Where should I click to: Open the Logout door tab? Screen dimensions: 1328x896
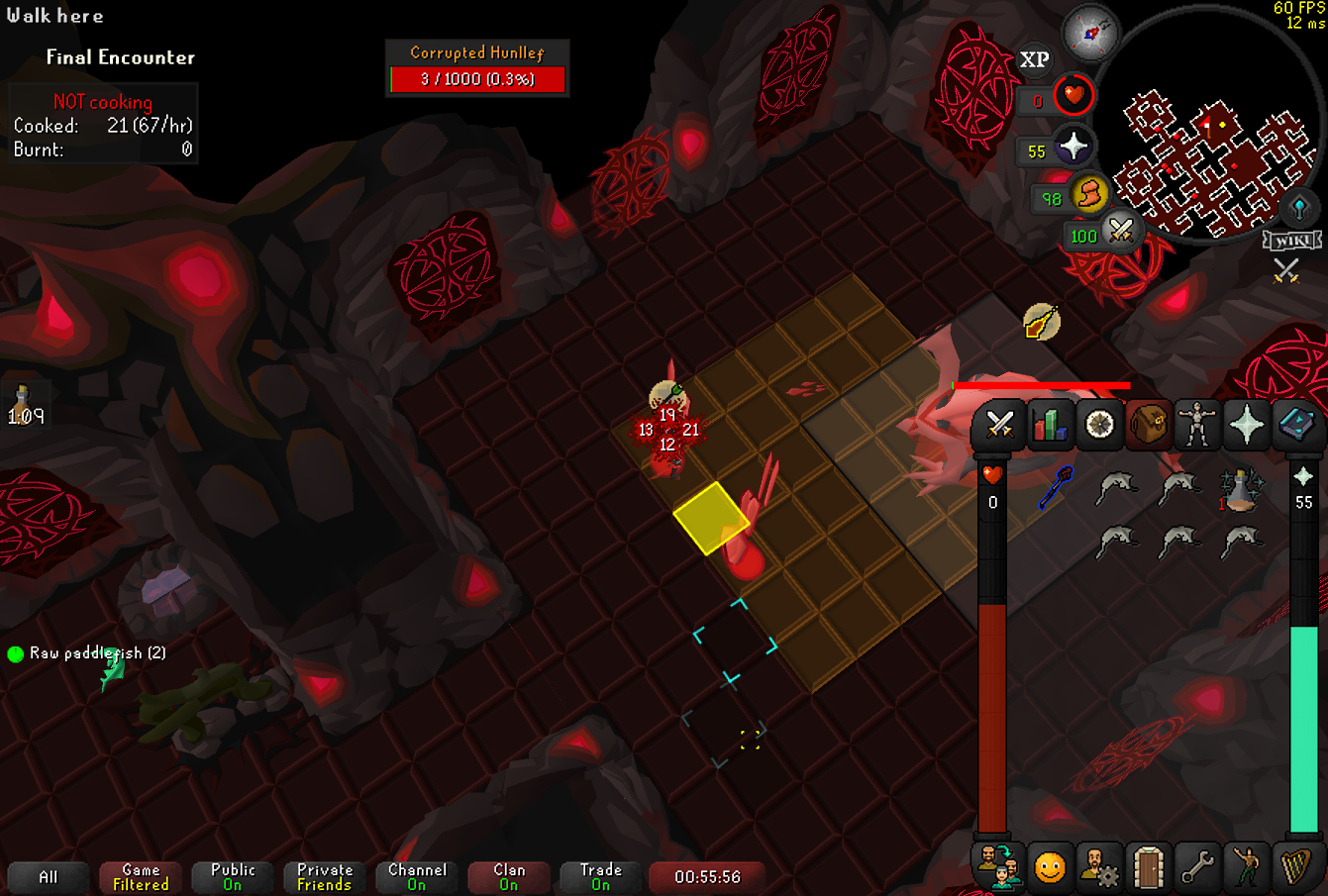click(1148, 868)
